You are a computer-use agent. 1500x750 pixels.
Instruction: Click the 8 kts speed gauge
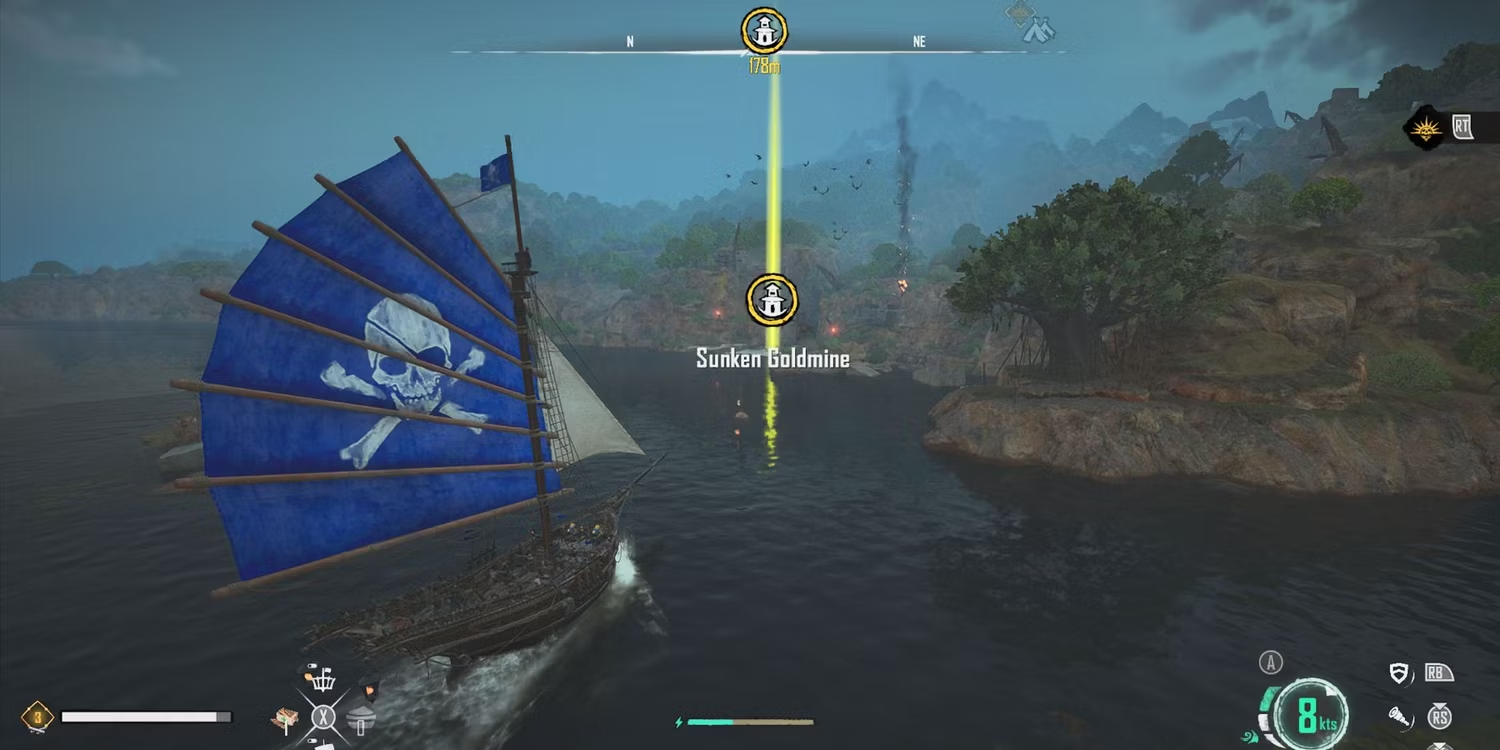1311,716
